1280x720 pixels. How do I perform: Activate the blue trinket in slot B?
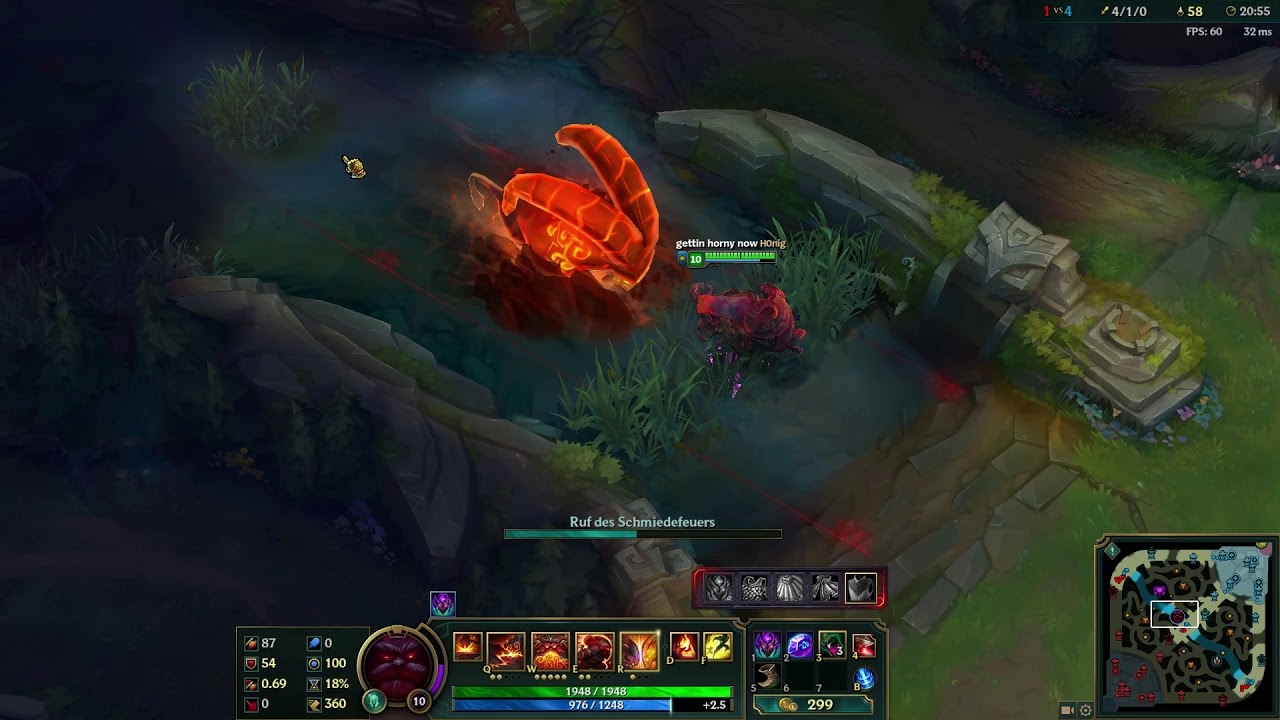tap(866, 677)
